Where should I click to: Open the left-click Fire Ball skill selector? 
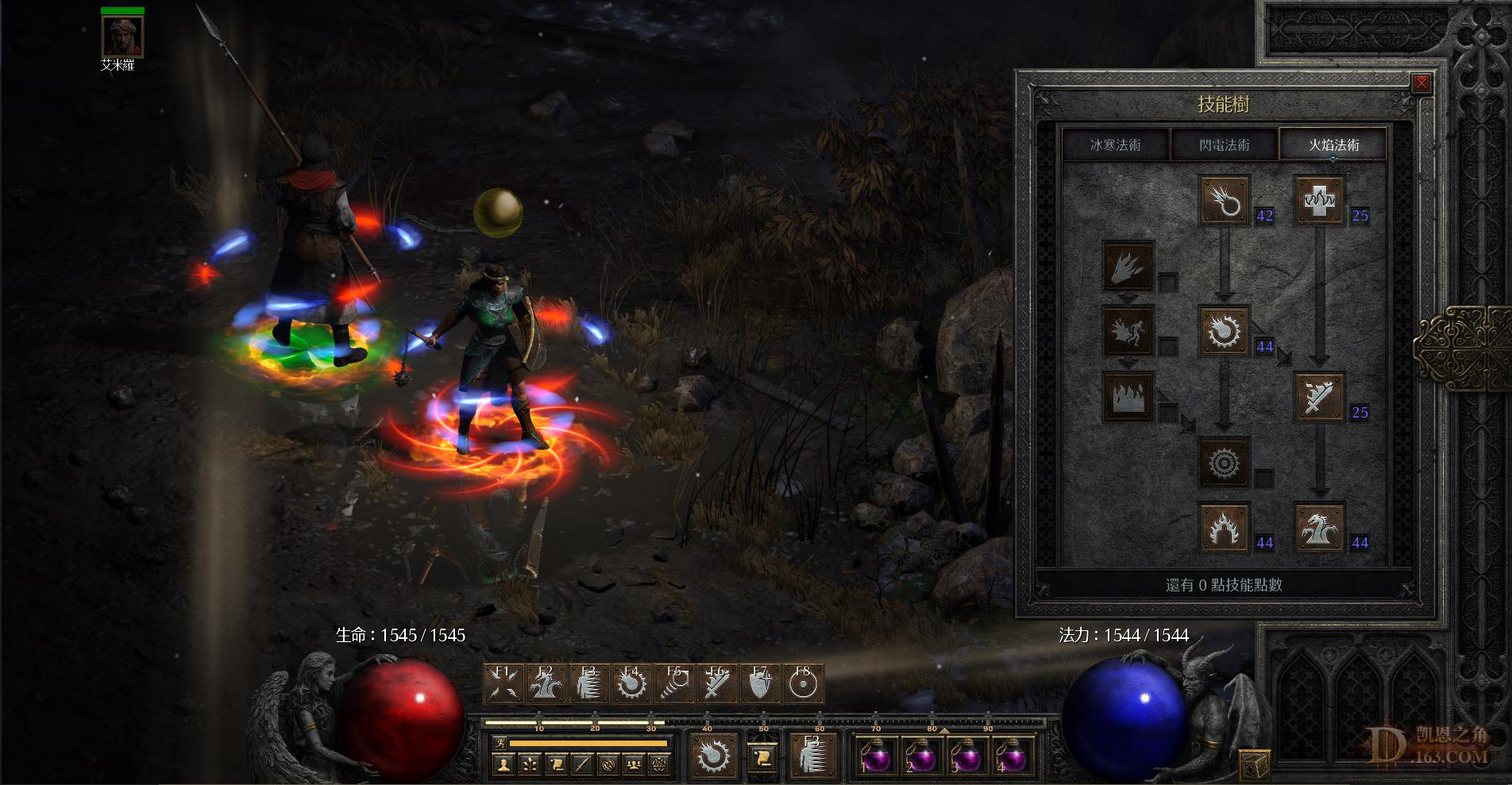coord(712,754)
